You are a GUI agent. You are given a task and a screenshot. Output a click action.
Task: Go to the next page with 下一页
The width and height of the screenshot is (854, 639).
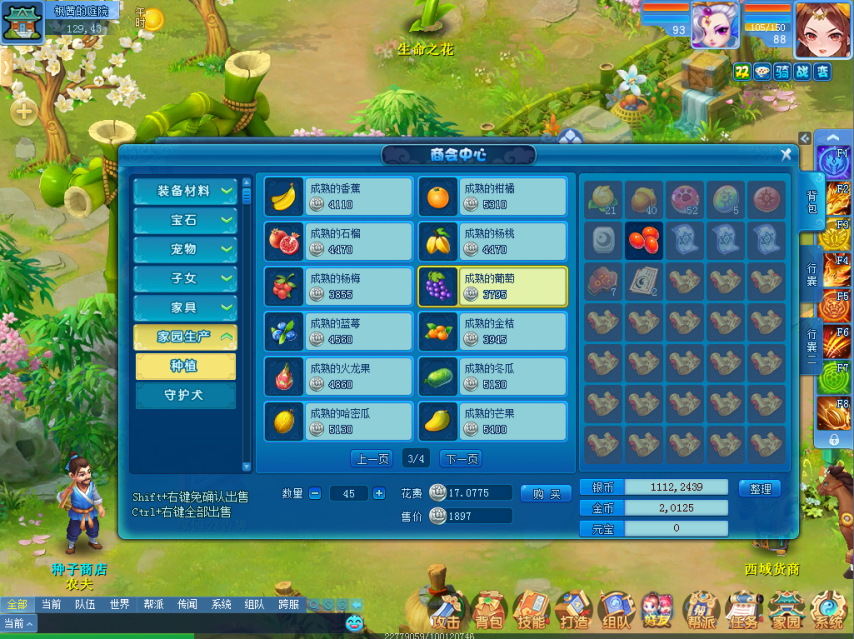pyautogui.click(x=460, y=459)
